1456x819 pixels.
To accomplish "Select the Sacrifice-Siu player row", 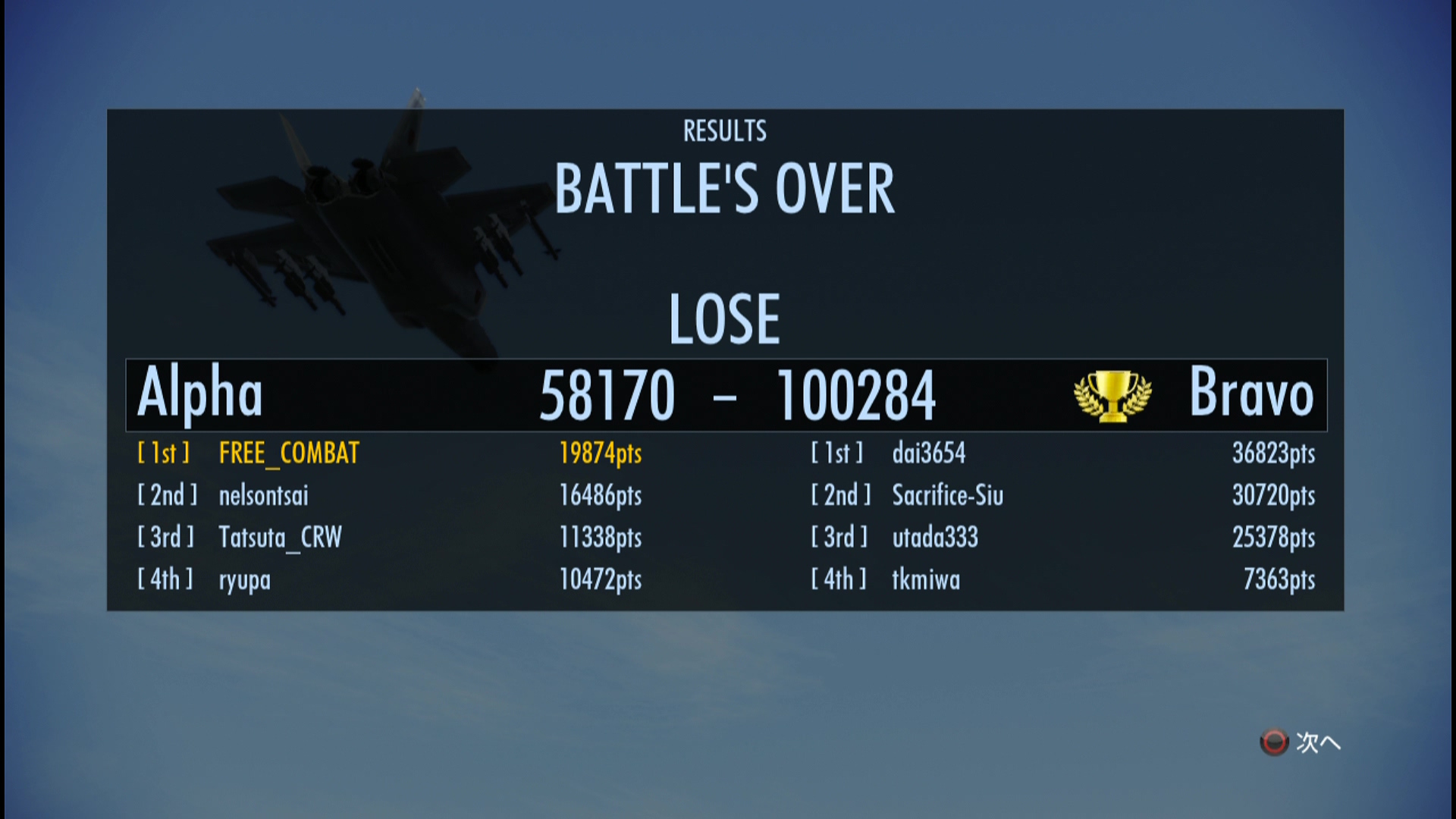I will (947, 496).
